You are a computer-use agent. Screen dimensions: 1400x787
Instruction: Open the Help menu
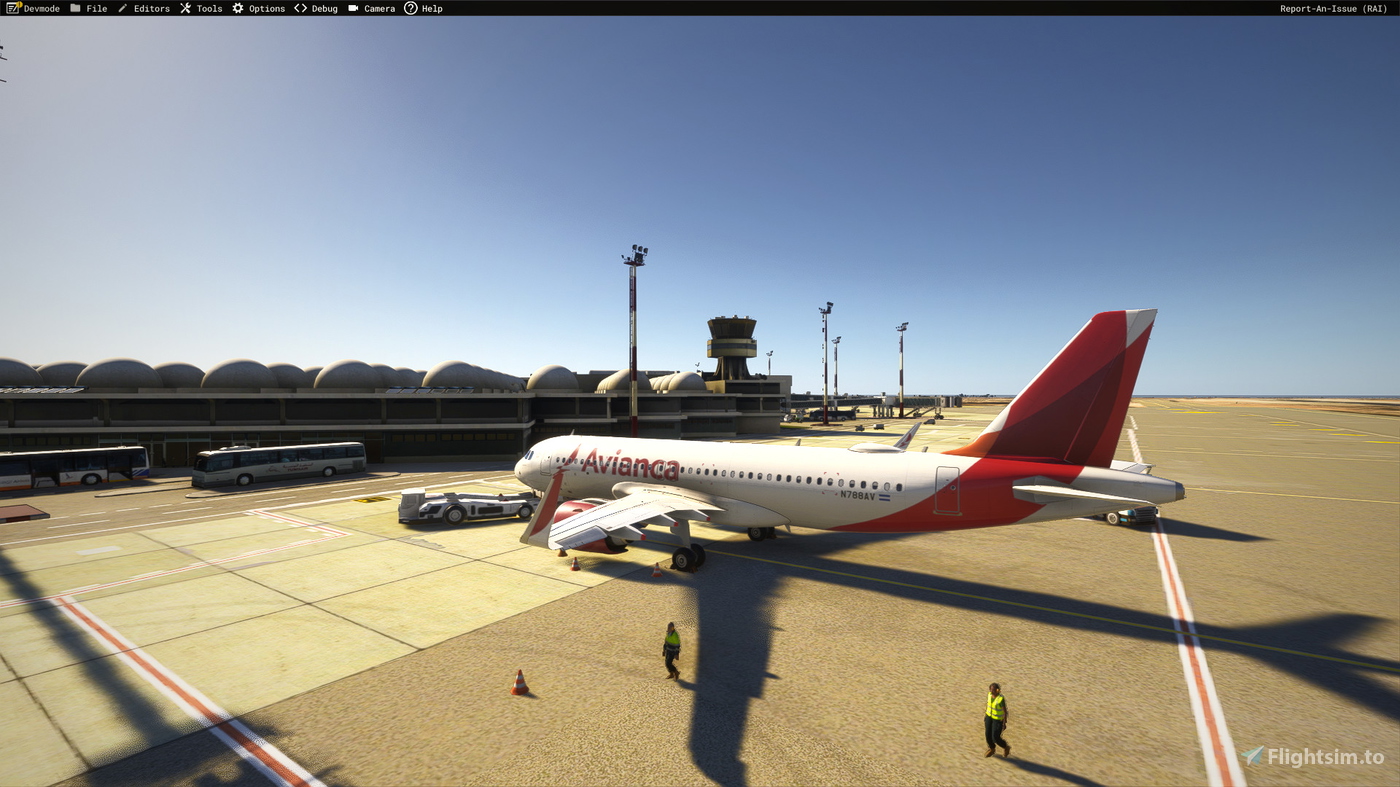pyautogui.click(x=431, y=8)
